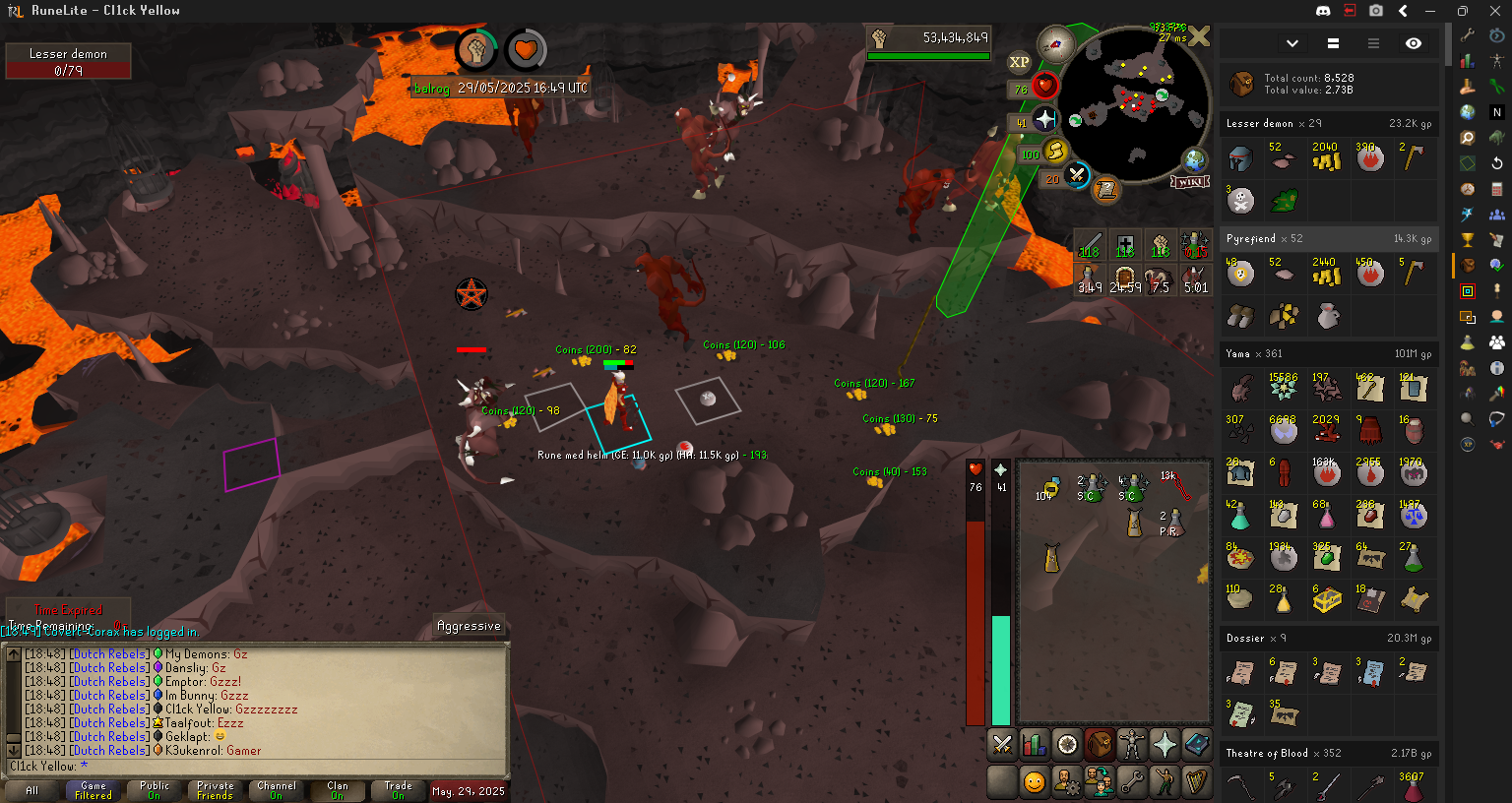The image size is (1512, 803).
Task: Toggle the run energy orb
Action: (1055, 153)
